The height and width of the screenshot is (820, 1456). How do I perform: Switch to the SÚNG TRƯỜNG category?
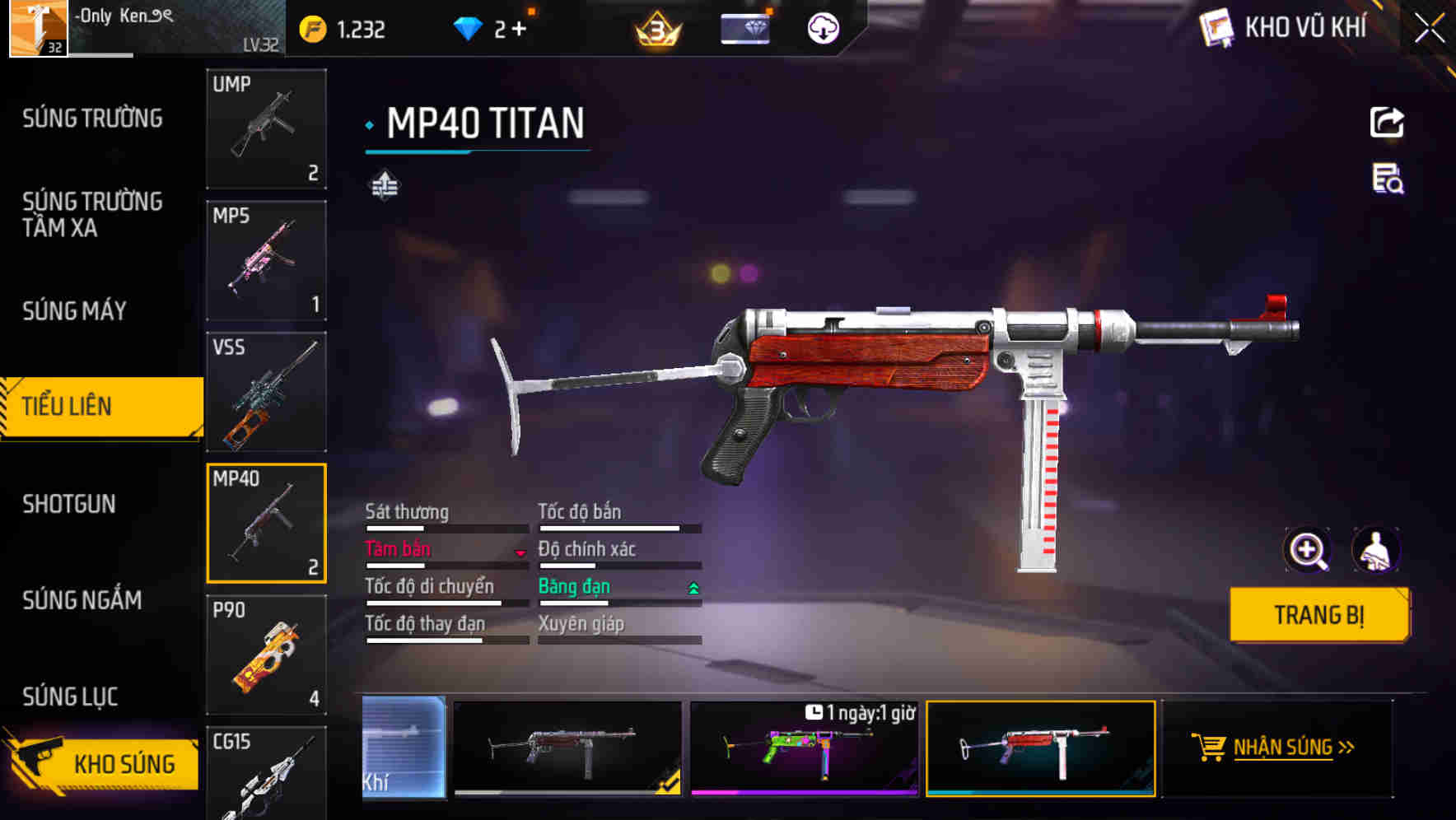tap(92, 119)
